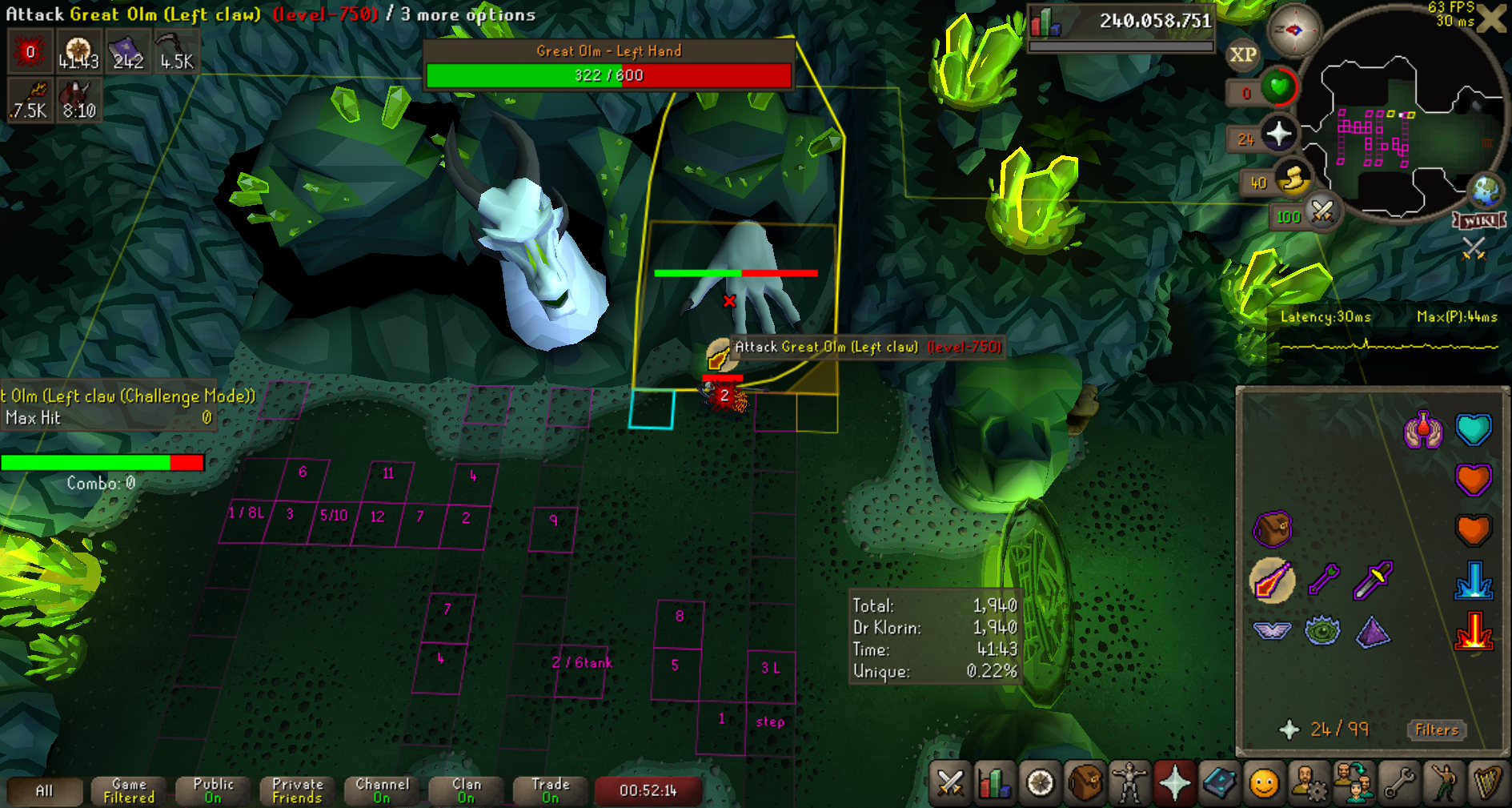This screenshot has height=808, width=1512.
Task: Toggle the highlighted Augury wand prayer
Action: (x=1272, y=580)
